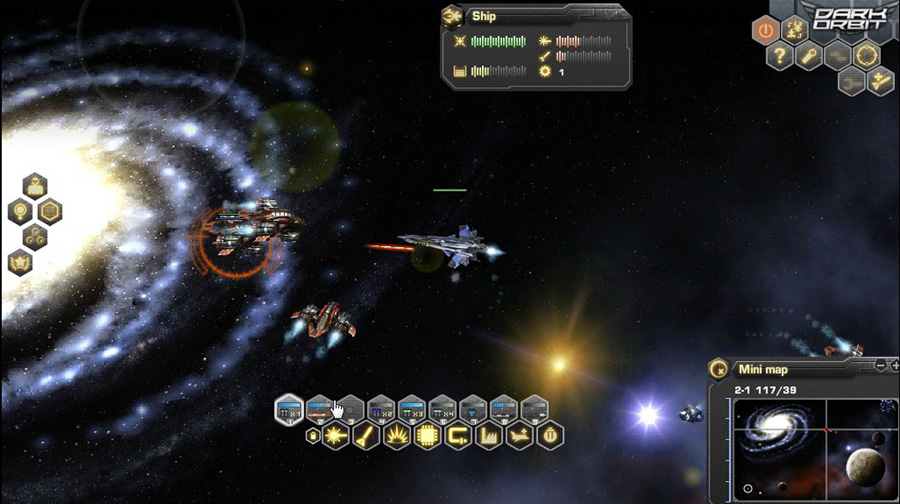The image size is (900, 504).
Task: Open settings with the wrench icon
Action: click(809, 56)
